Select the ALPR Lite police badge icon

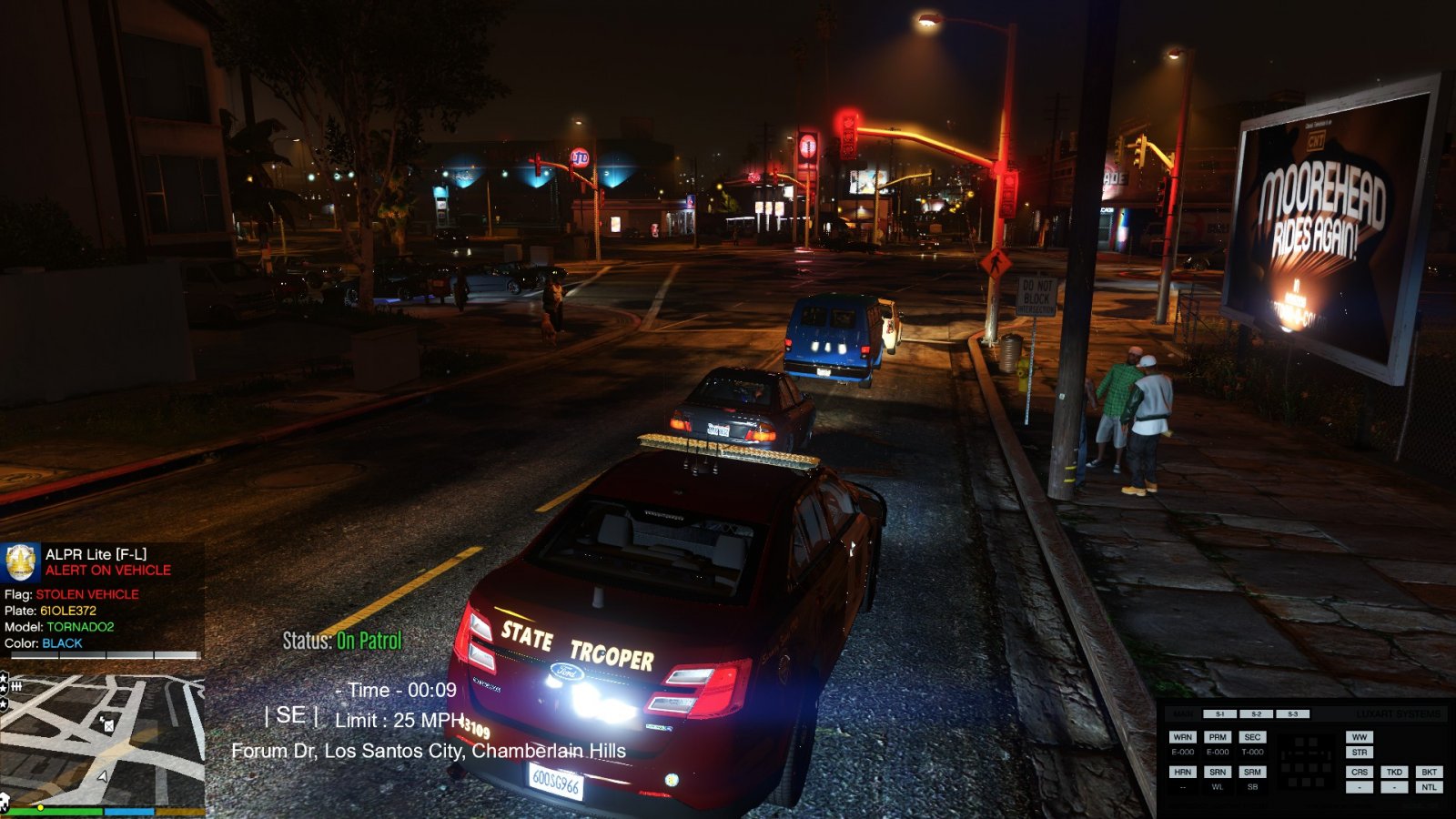[21, 562]
